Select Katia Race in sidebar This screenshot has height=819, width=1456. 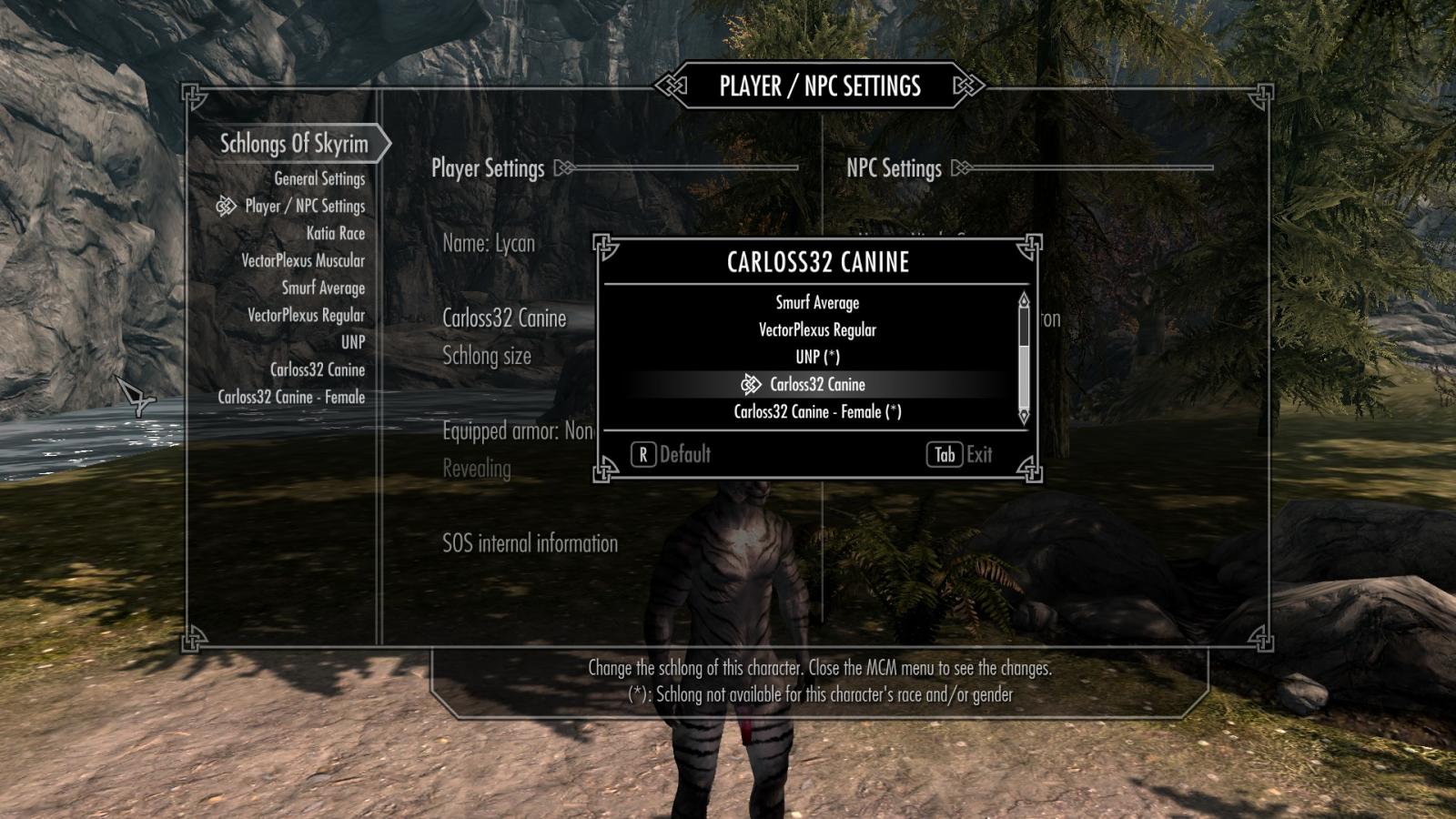click(x=335, y=234)
